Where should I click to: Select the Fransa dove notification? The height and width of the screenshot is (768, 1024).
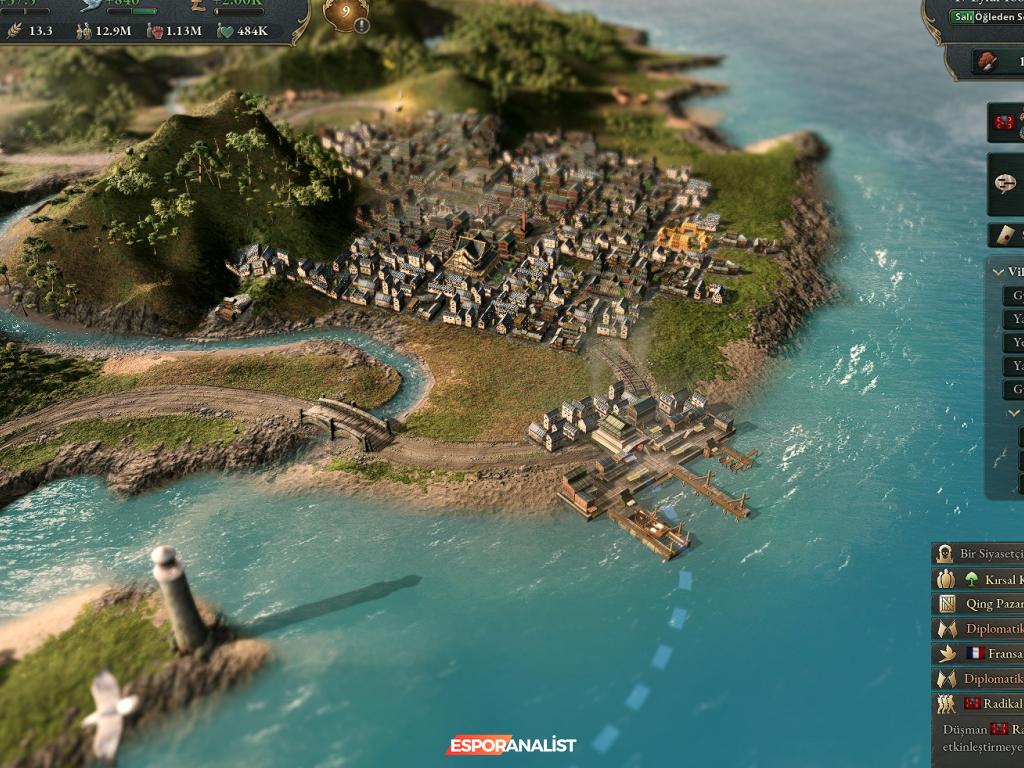(x=987, y=653)
